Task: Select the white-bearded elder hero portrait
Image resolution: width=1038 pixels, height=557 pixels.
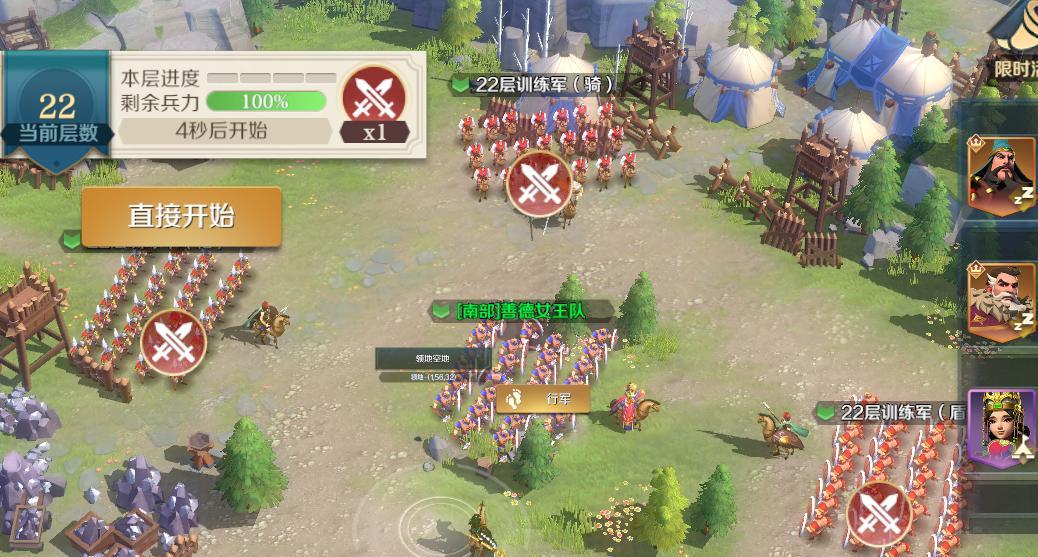Action: (1003, 297)
